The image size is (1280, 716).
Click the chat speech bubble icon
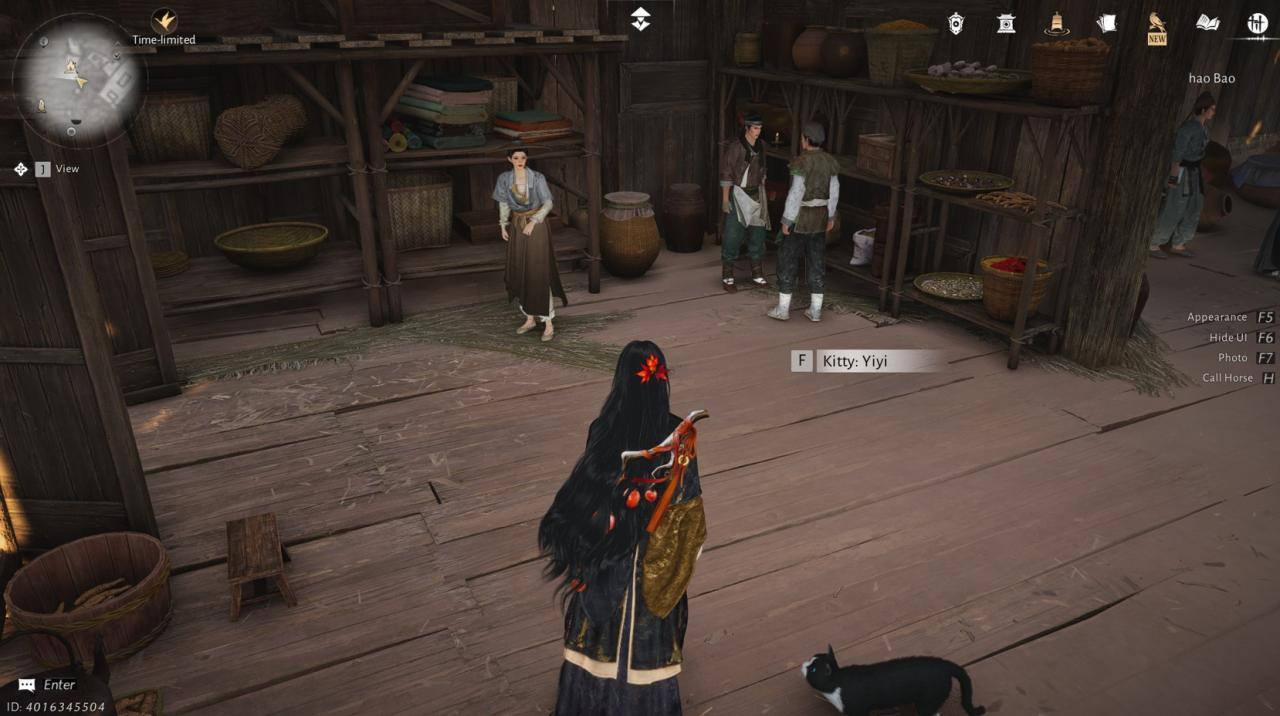point(27,685)
